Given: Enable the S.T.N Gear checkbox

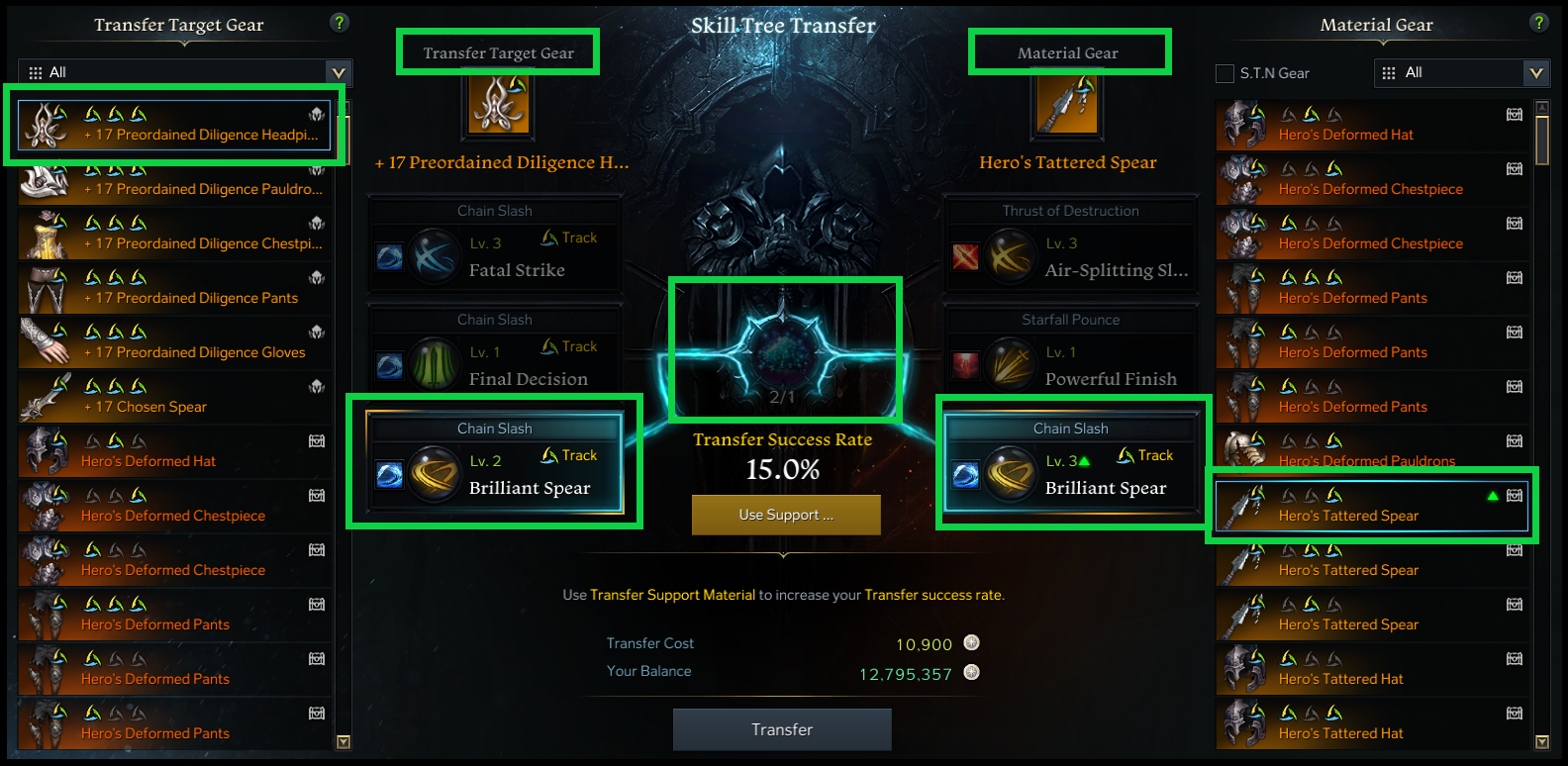Looking at the screenshot, I should [x=1224, y=72].
